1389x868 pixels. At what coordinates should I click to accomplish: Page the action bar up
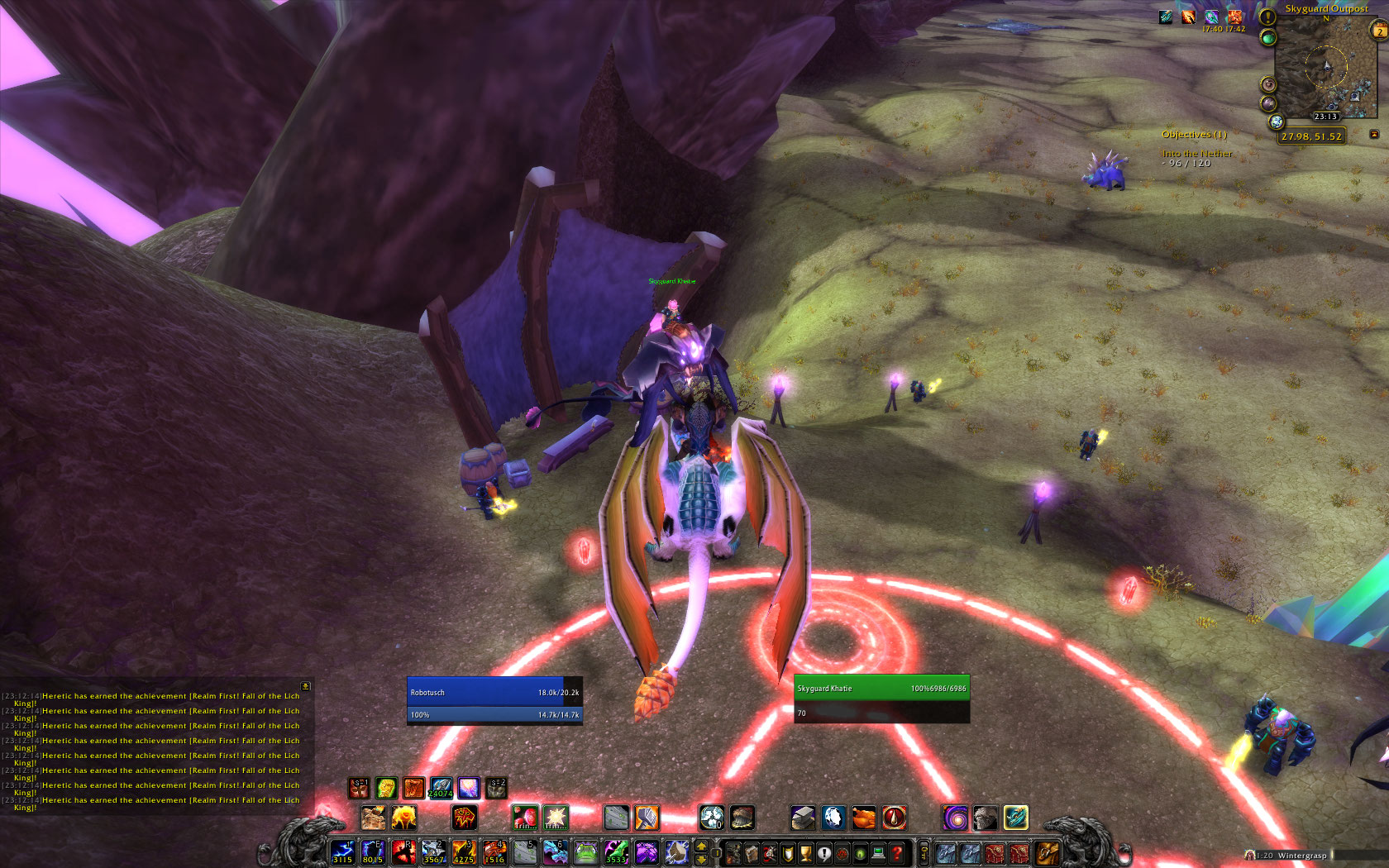pyautogui.click(x=702, y=846)
